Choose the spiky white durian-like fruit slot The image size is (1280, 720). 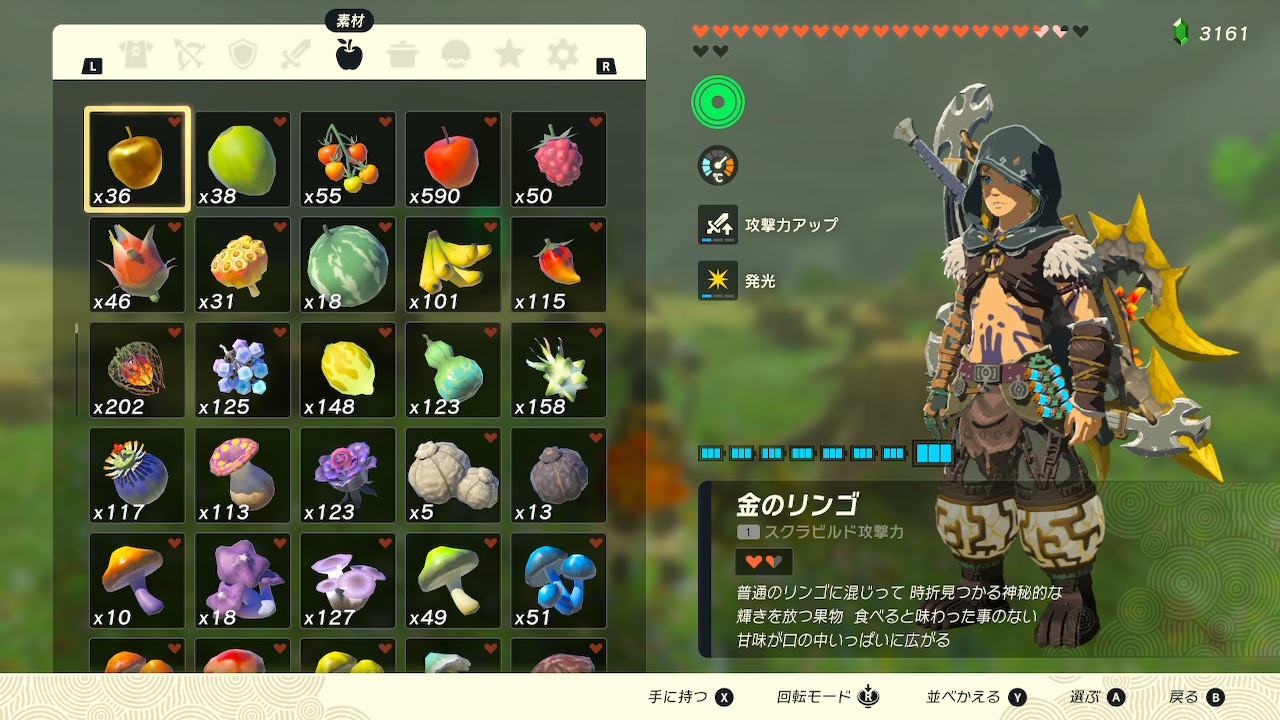coord(558,370)
